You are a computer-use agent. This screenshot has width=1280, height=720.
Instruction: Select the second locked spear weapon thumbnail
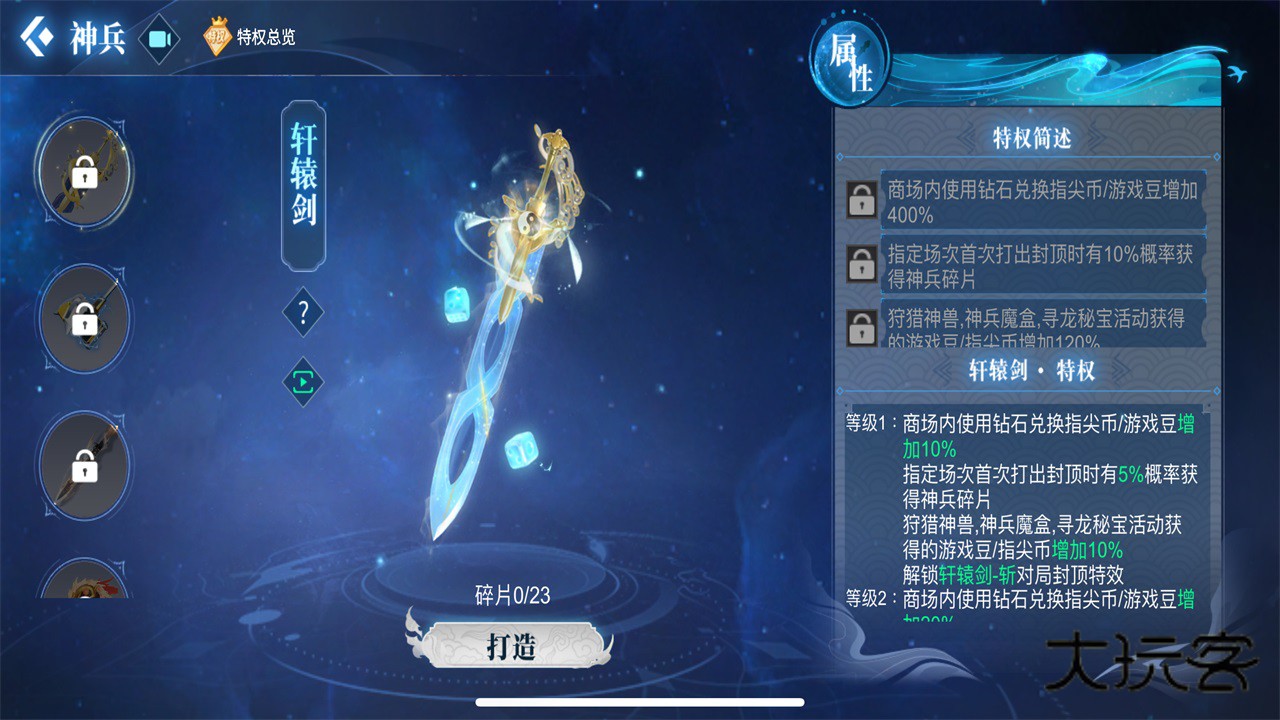[83, 318]
